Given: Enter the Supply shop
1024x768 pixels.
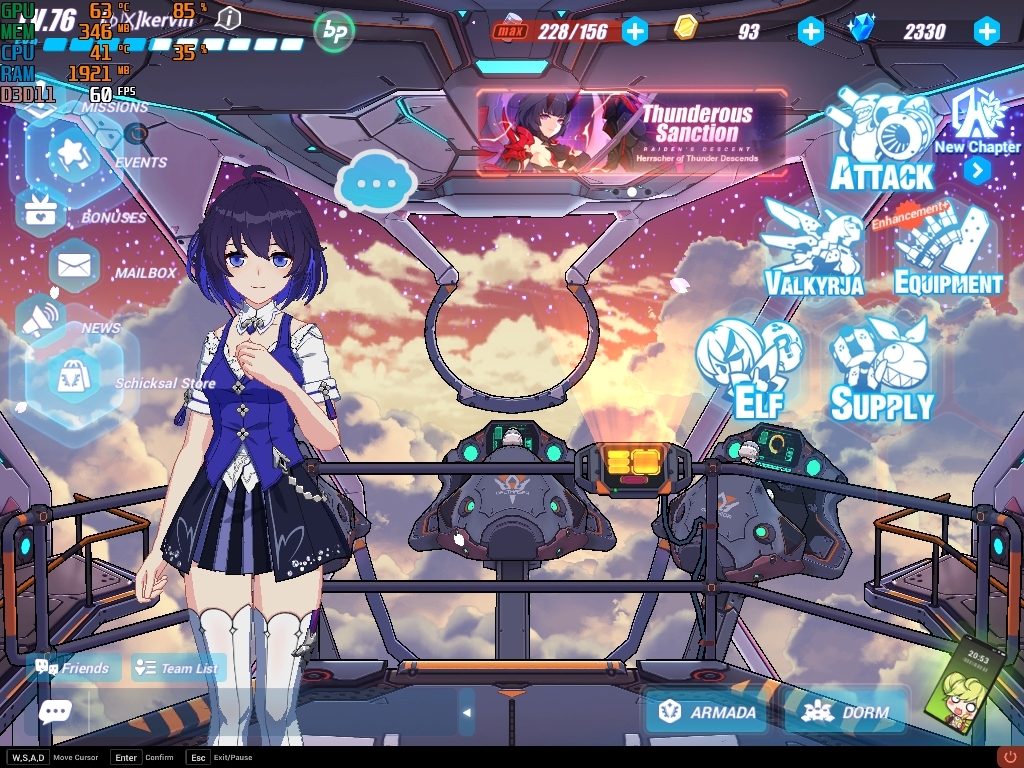Looking at the screenshot, I should click(x=881, y=370).
